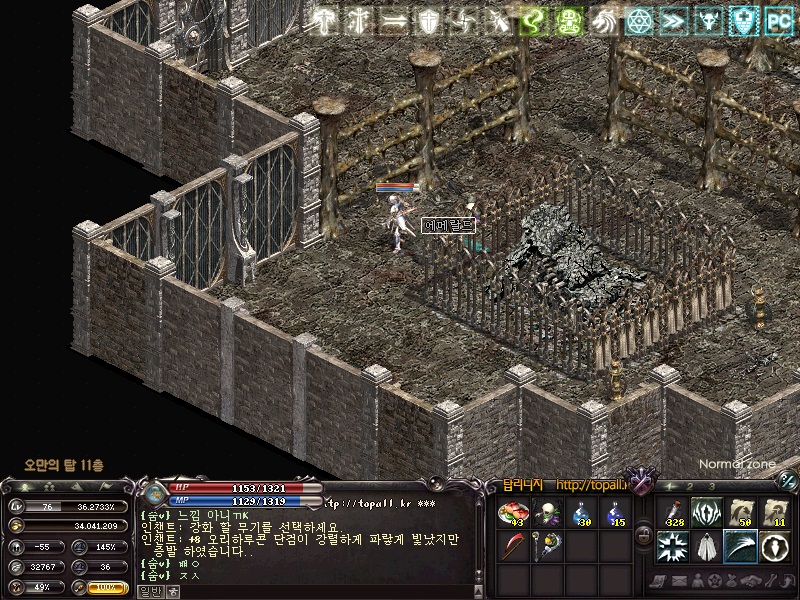Open the mail envelope menu icon

click(677, 581)
